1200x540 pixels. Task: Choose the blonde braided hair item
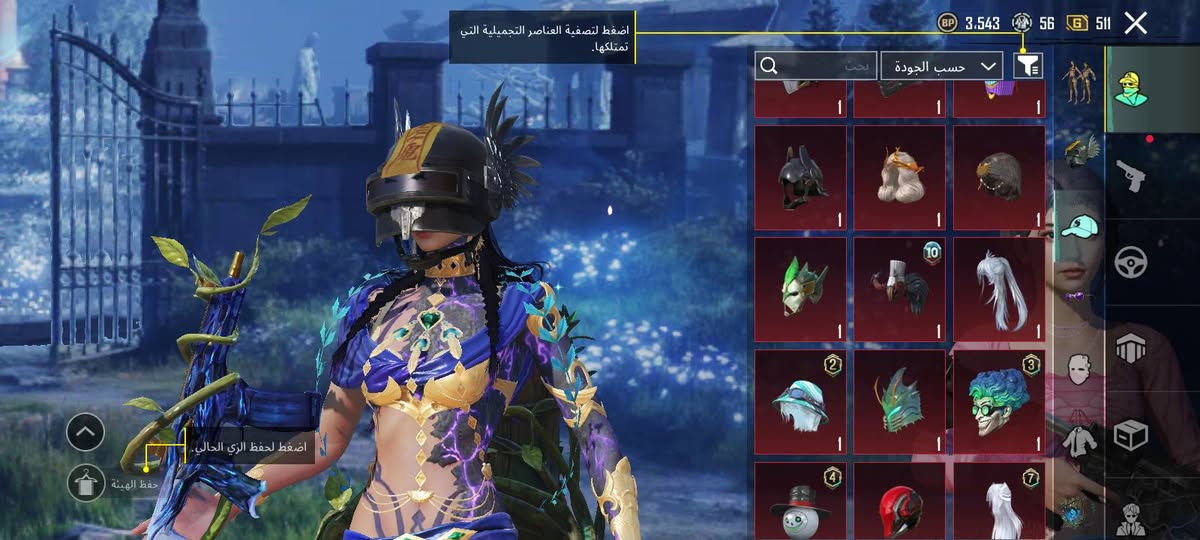[900, 178]
